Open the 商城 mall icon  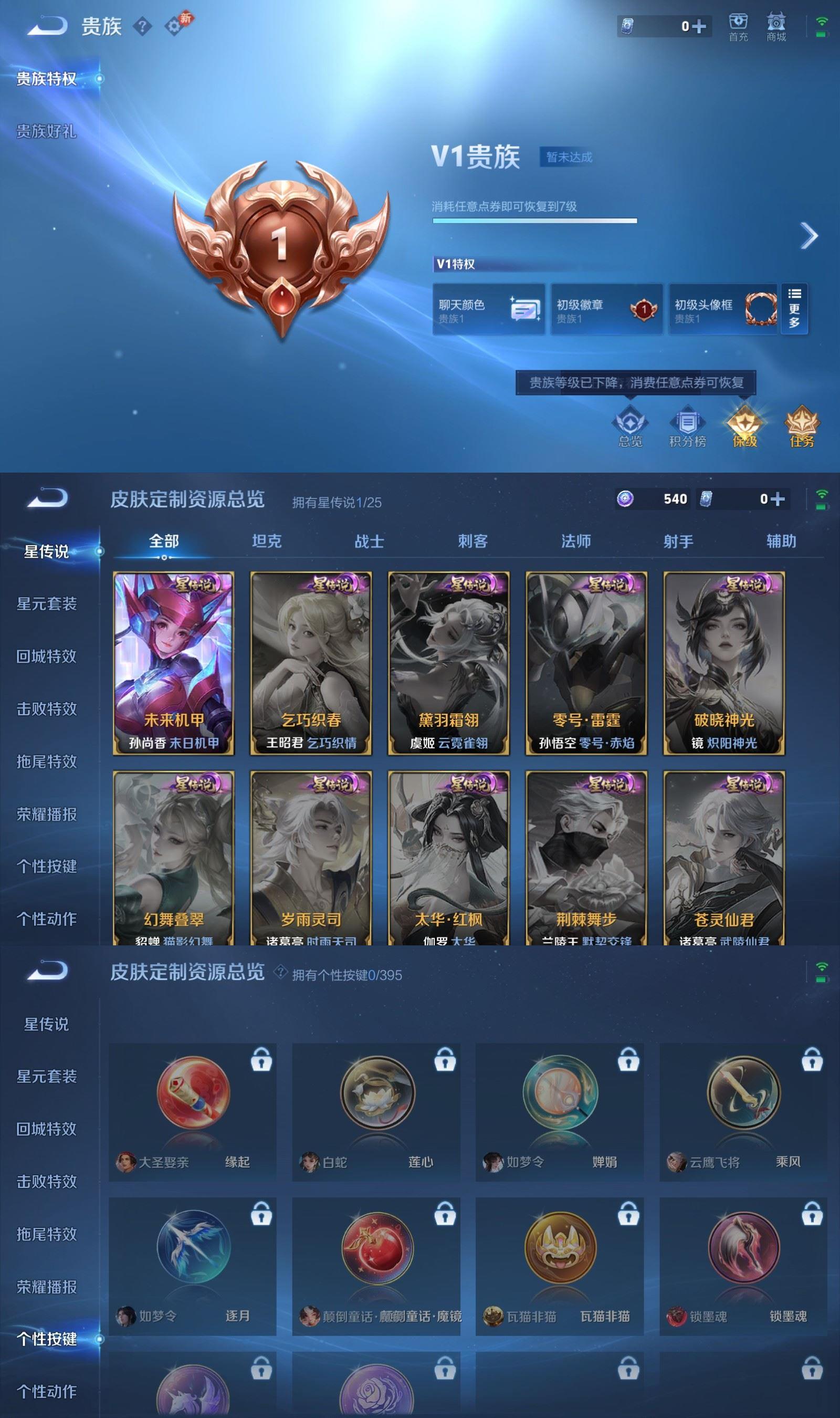coord(776,27)
